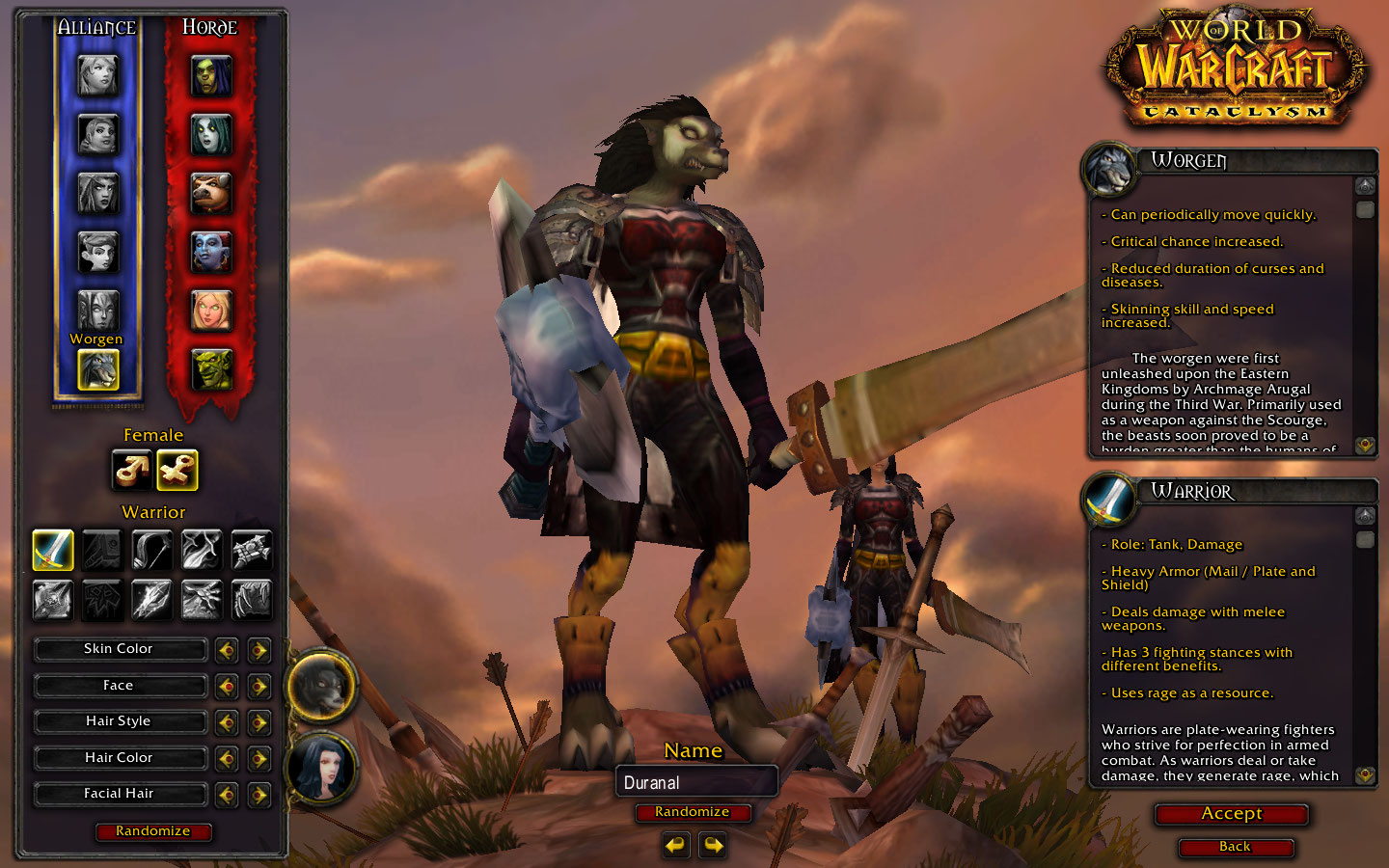
Task: Go to previous Face option
Action: pyautogui.click(x=227, y=687)
